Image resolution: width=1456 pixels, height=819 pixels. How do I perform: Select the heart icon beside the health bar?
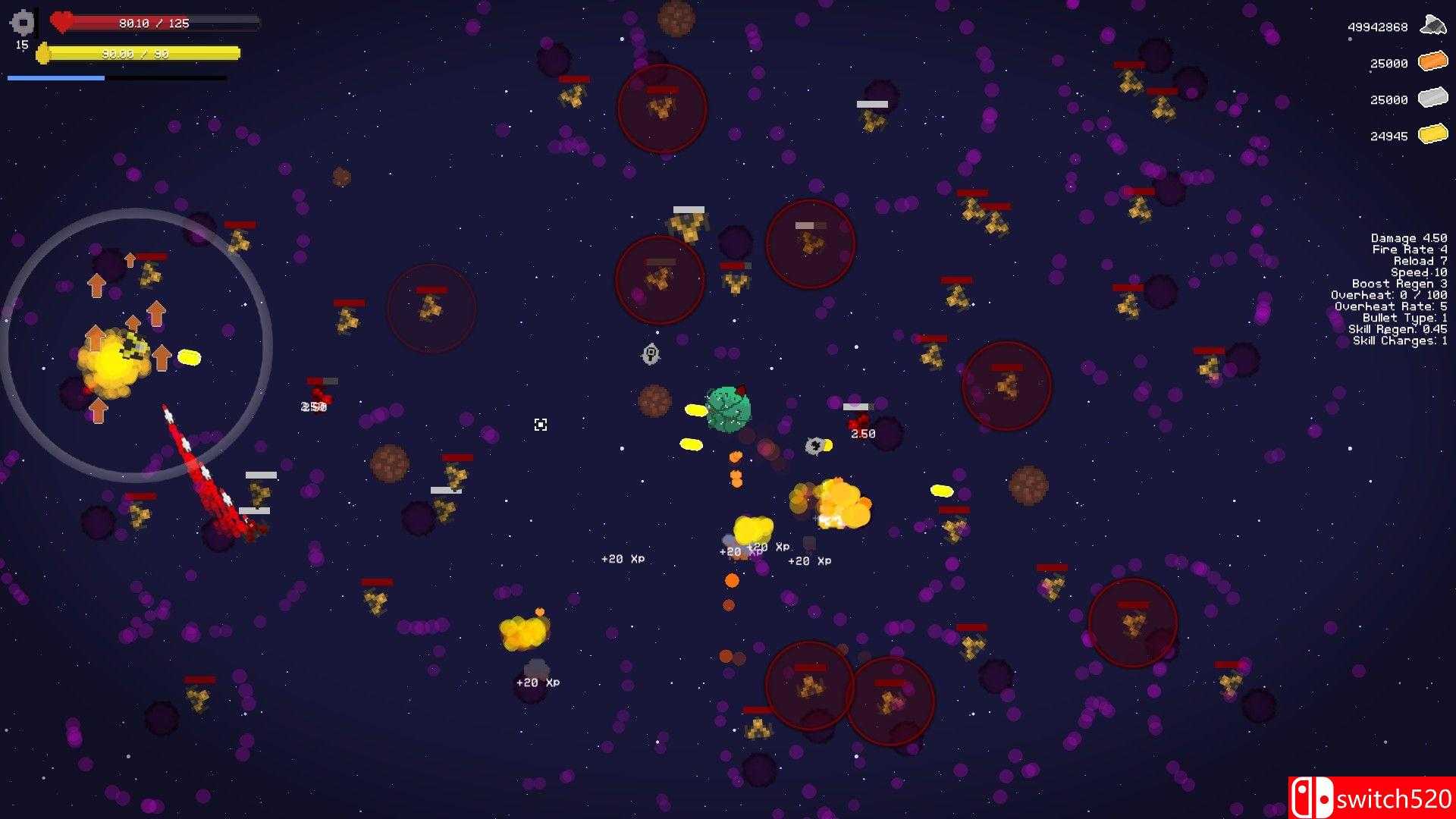click(x=61, y=22)
